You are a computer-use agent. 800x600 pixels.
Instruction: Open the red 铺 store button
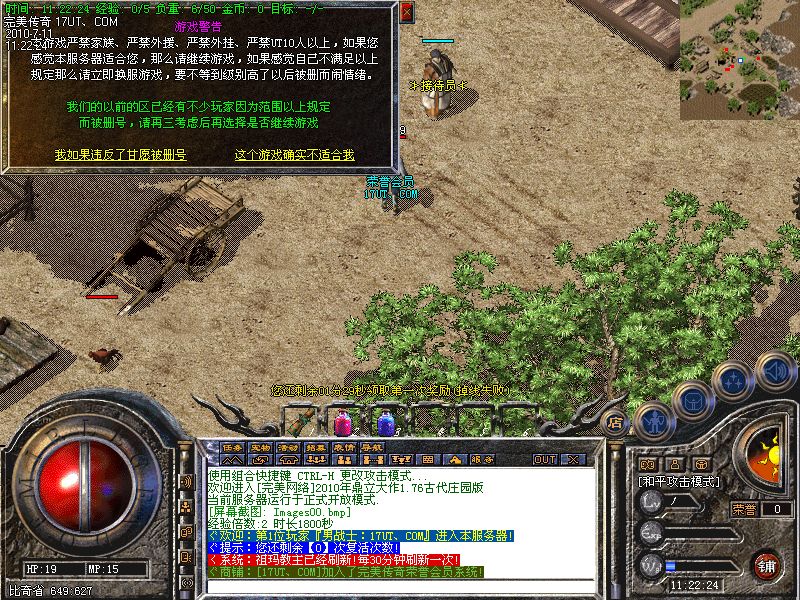click(766, 564)
